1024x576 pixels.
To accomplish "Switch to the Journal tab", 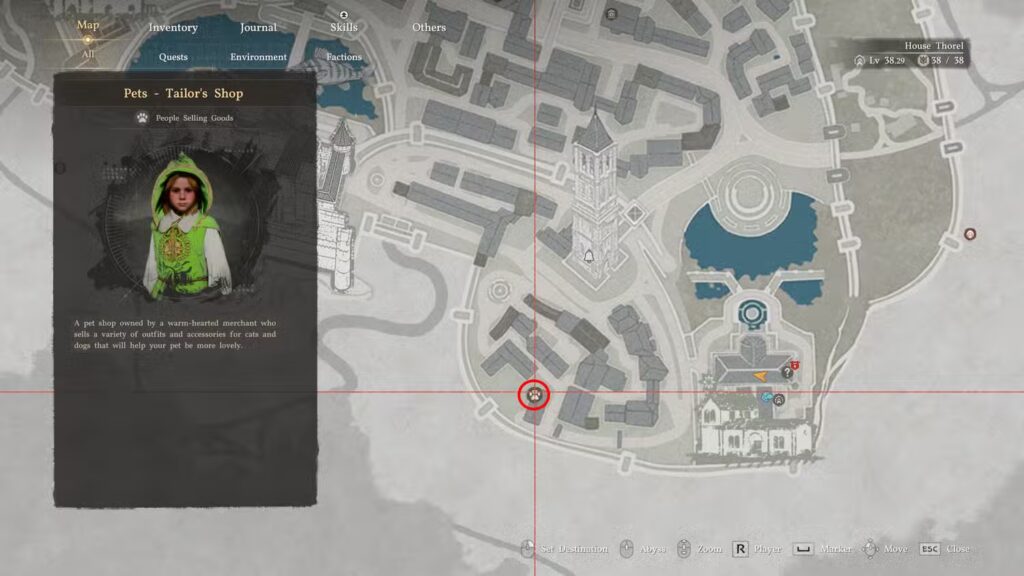I will click(258, 27).
